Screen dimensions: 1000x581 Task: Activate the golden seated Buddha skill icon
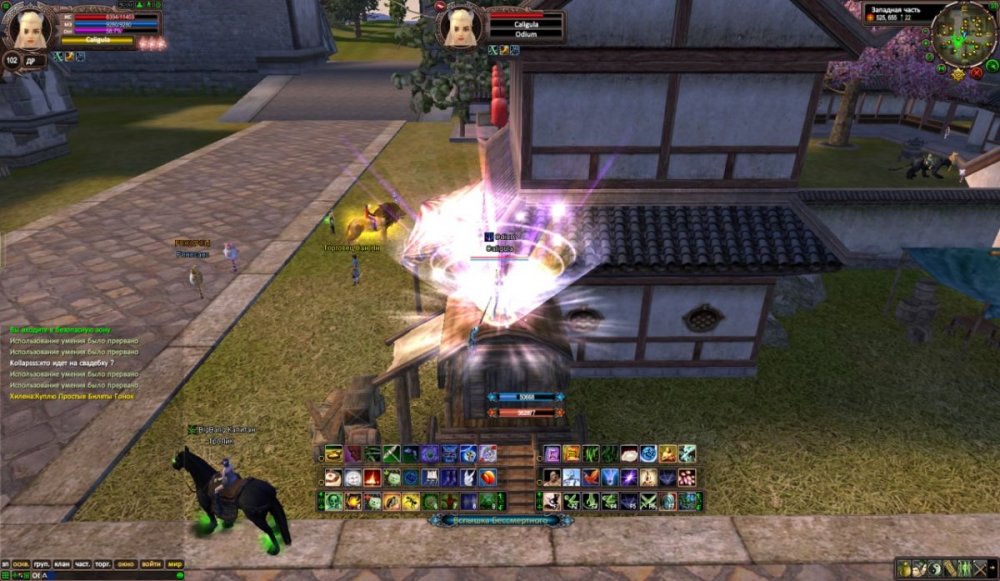[667, 454]
